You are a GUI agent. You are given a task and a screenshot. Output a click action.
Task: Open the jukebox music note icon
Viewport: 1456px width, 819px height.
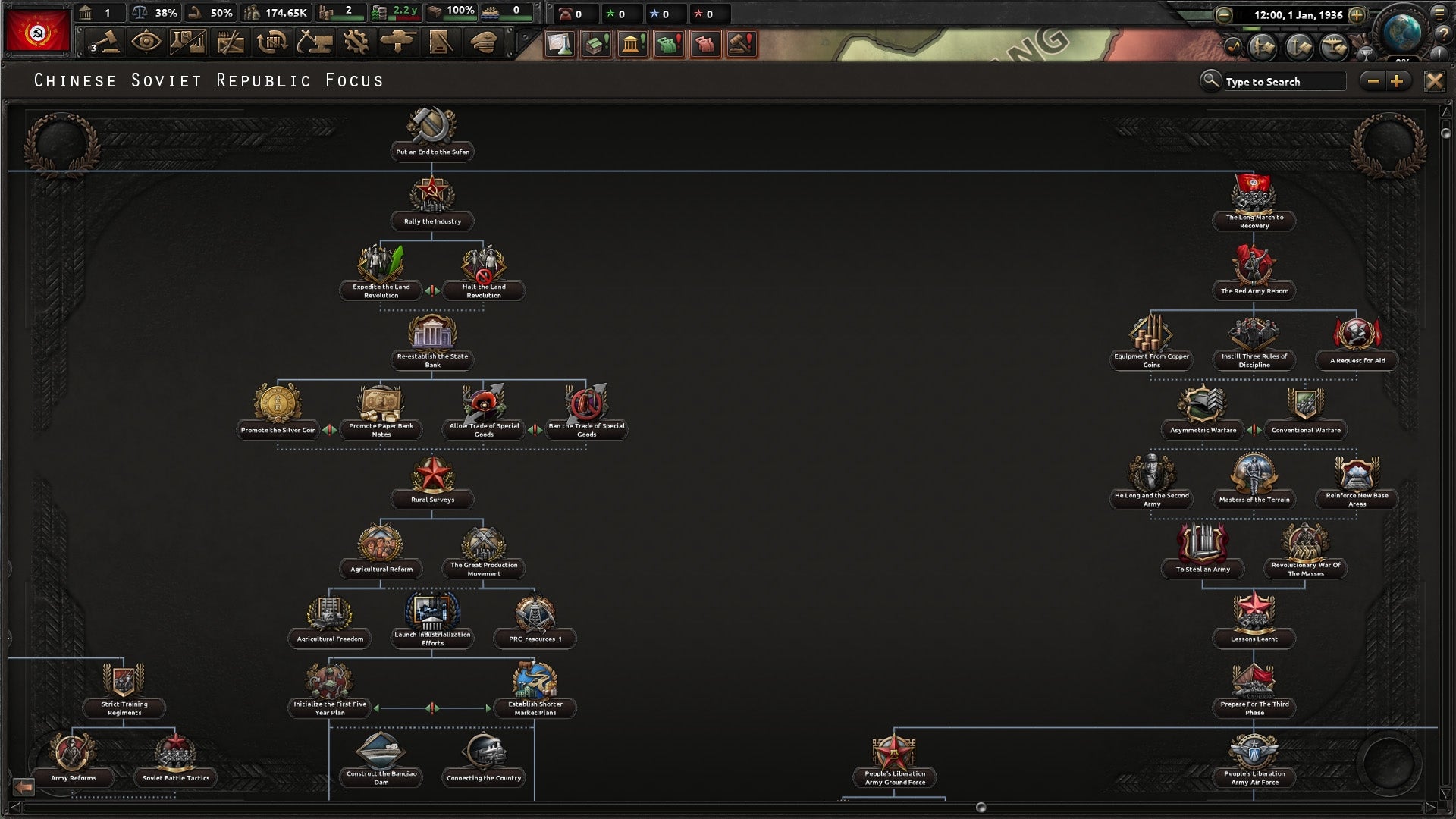click(x=1232, y=48)
